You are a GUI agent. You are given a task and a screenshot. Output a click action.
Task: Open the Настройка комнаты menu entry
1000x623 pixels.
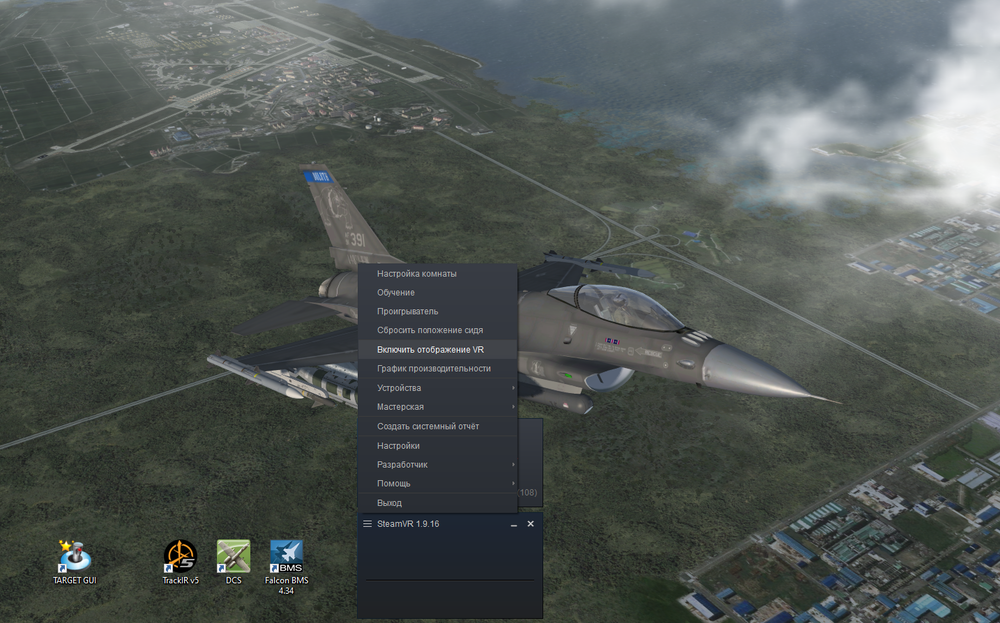[417, 274]
